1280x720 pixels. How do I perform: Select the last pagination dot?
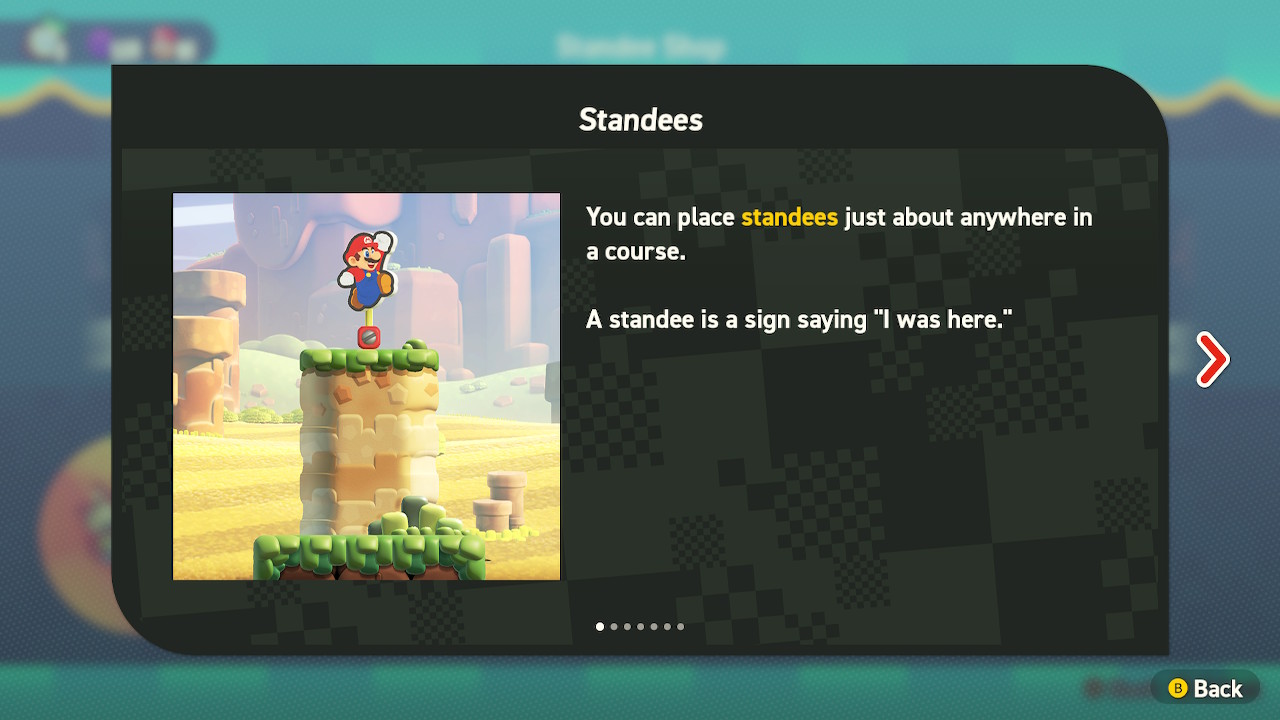click(681, 627)
